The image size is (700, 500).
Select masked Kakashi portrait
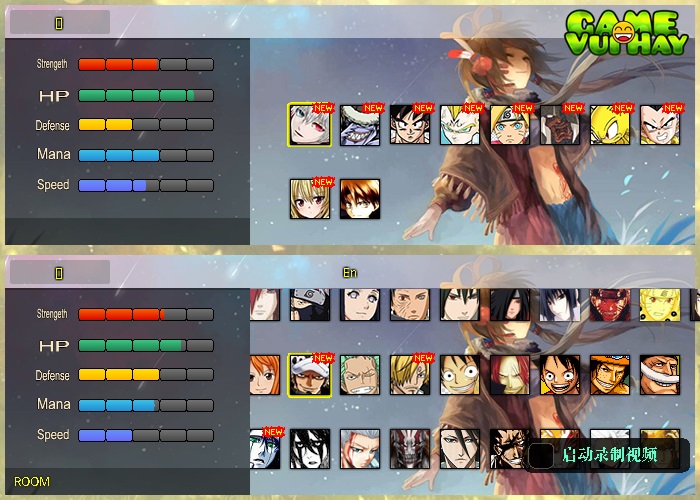310,304
